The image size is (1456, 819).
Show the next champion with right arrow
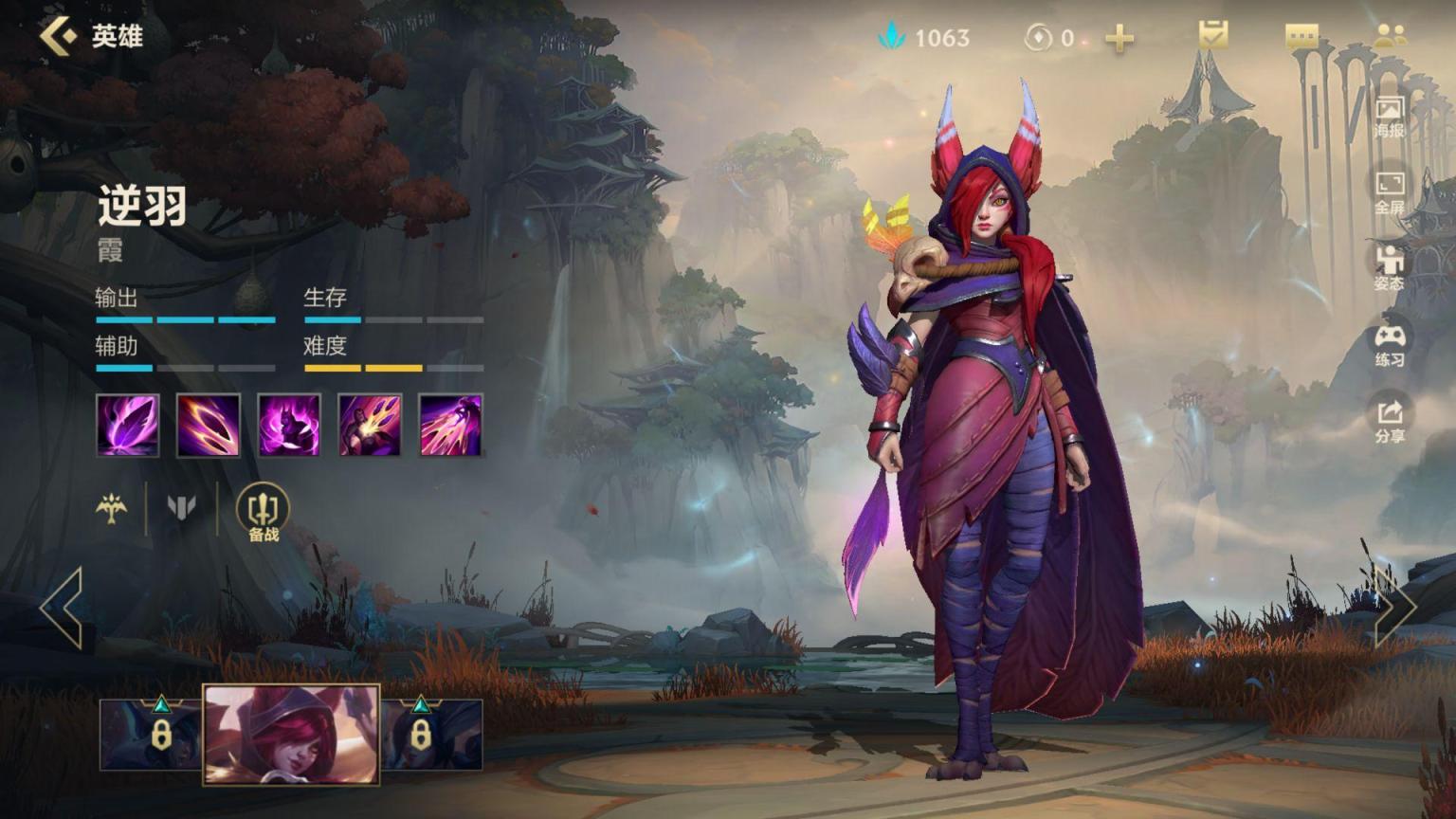pyautogui.click(x=1394, y=608)
